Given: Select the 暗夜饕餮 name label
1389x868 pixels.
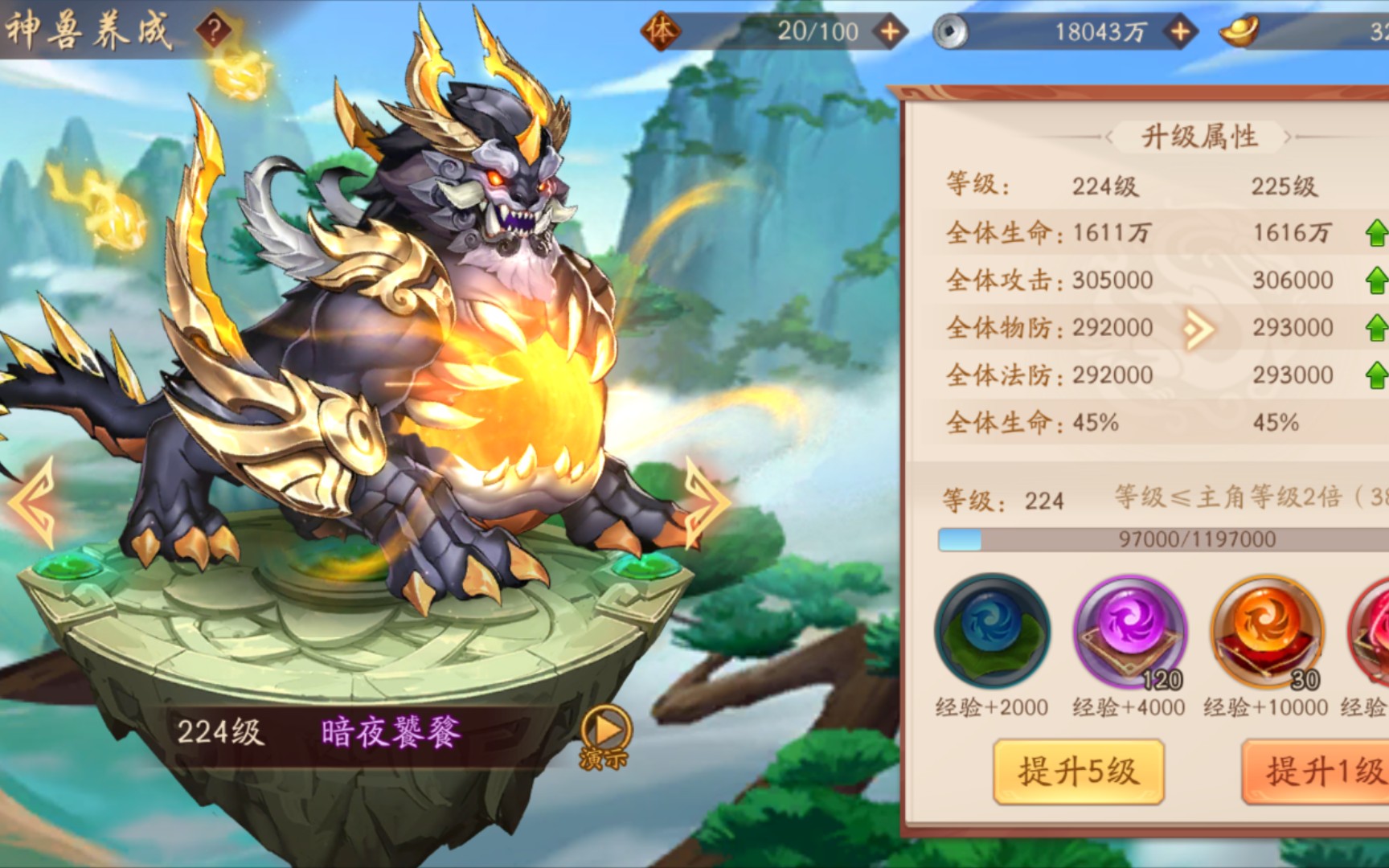Looking at the screenshot, I should point(393,731).
